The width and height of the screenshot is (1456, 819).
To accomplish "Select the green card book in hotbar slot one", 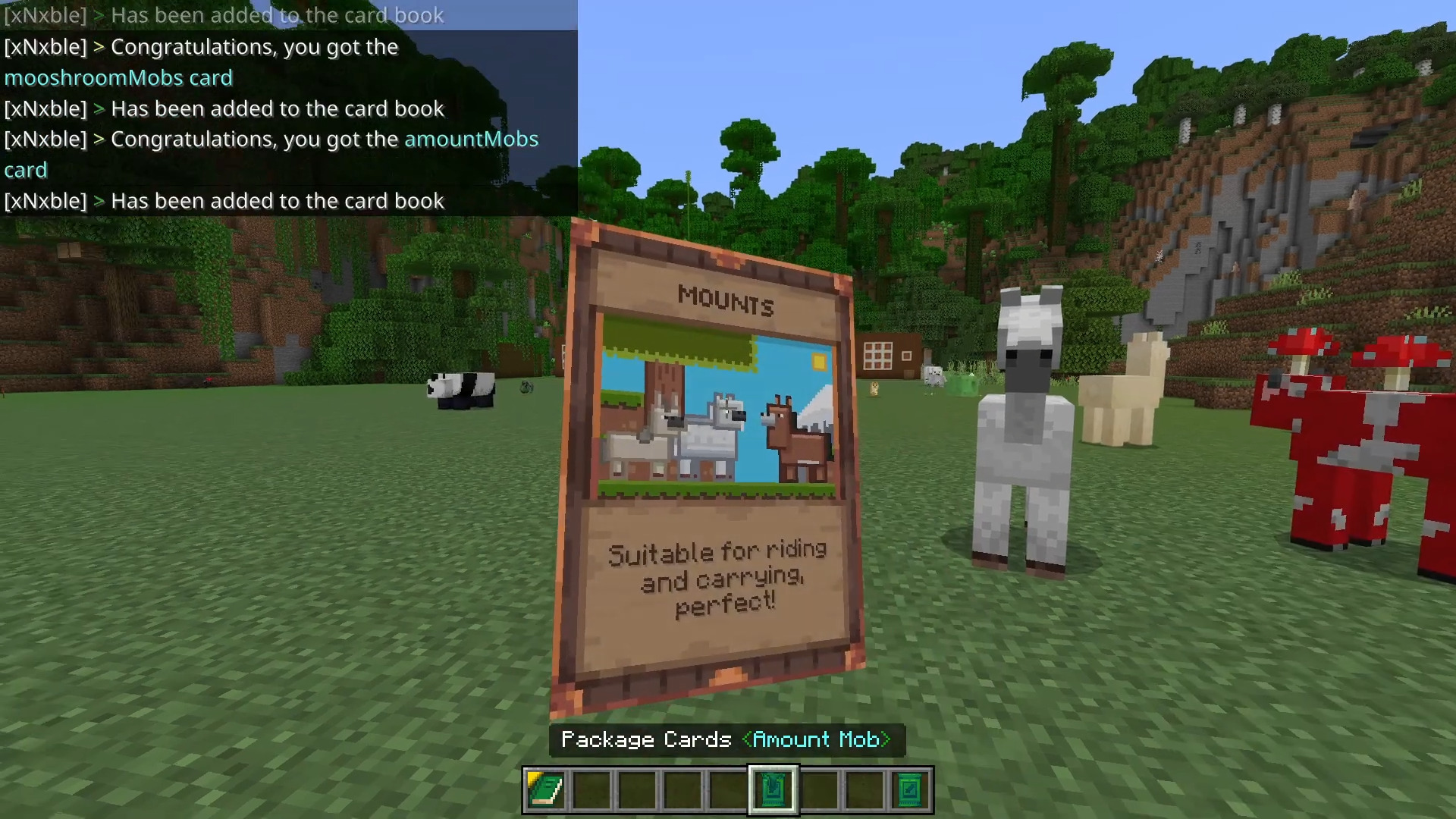I will click(x=545, y=789).
